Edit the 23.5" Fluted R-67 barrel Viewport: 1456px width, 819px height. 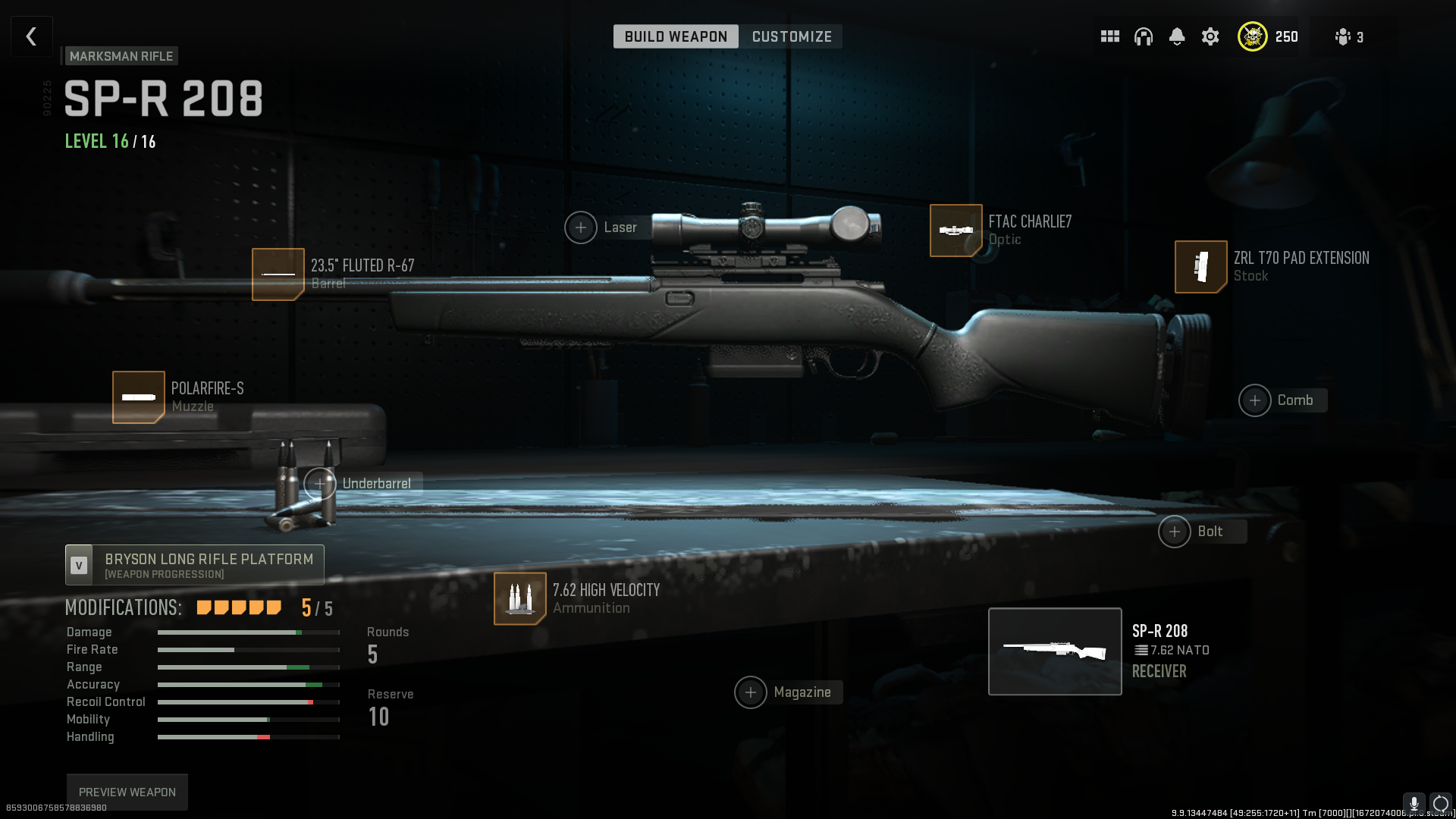278,275
